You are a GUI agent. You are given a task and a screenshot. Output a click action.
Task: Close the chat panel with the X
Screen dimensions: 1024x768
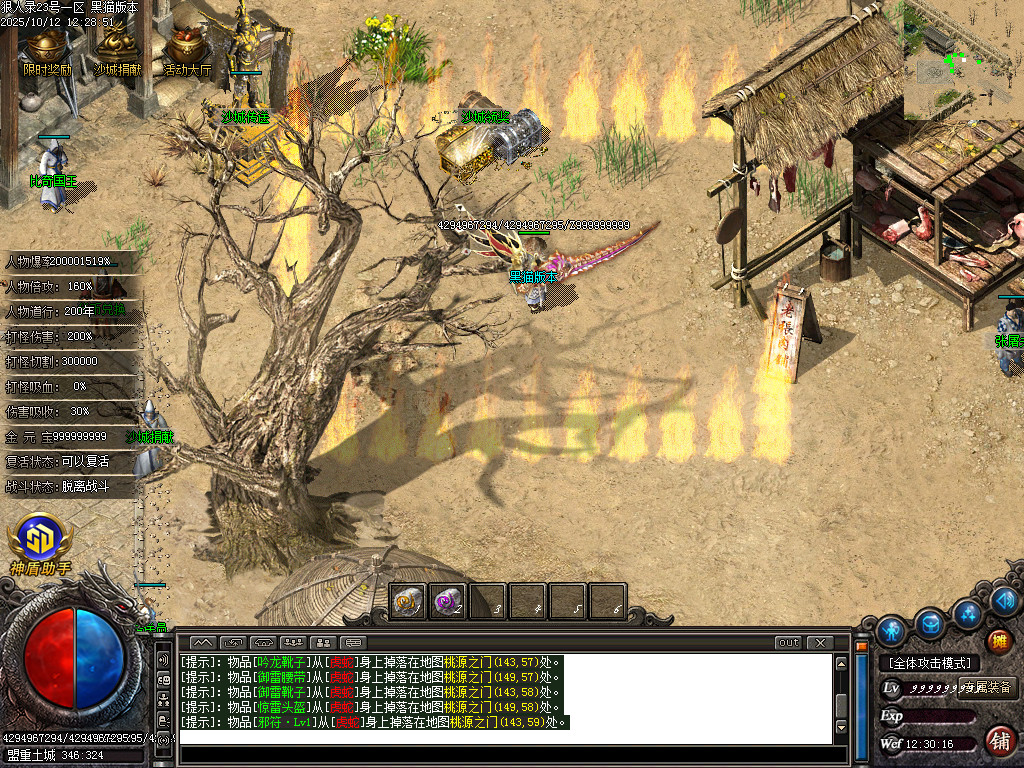(820, 643)
